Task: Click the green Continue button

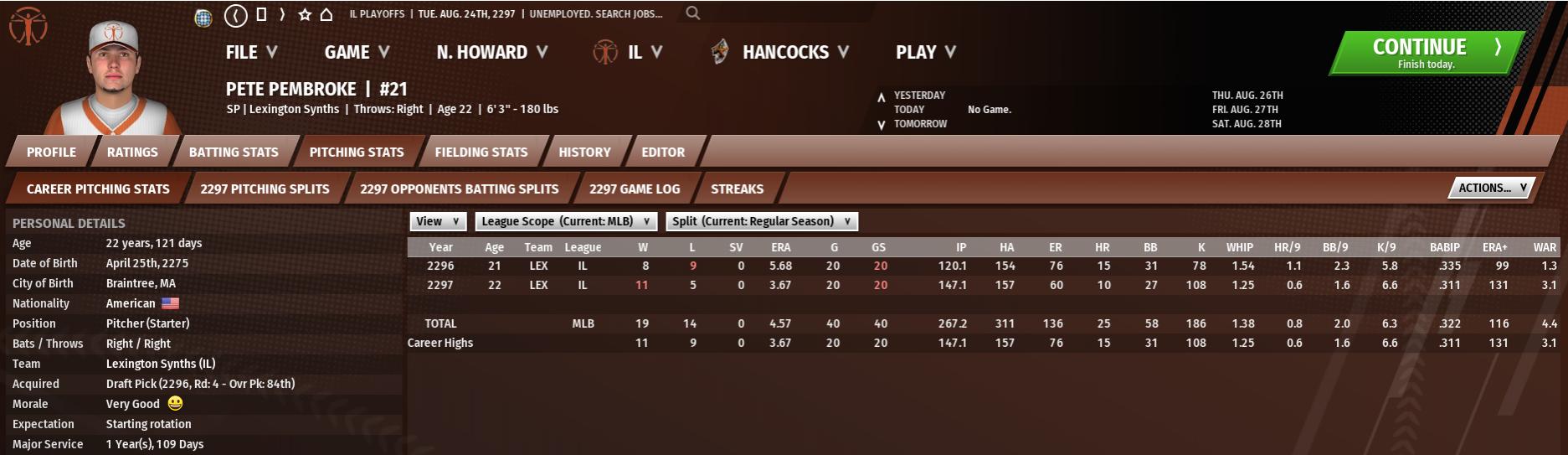Action: pyautogui.click(x=1427, y=53)
